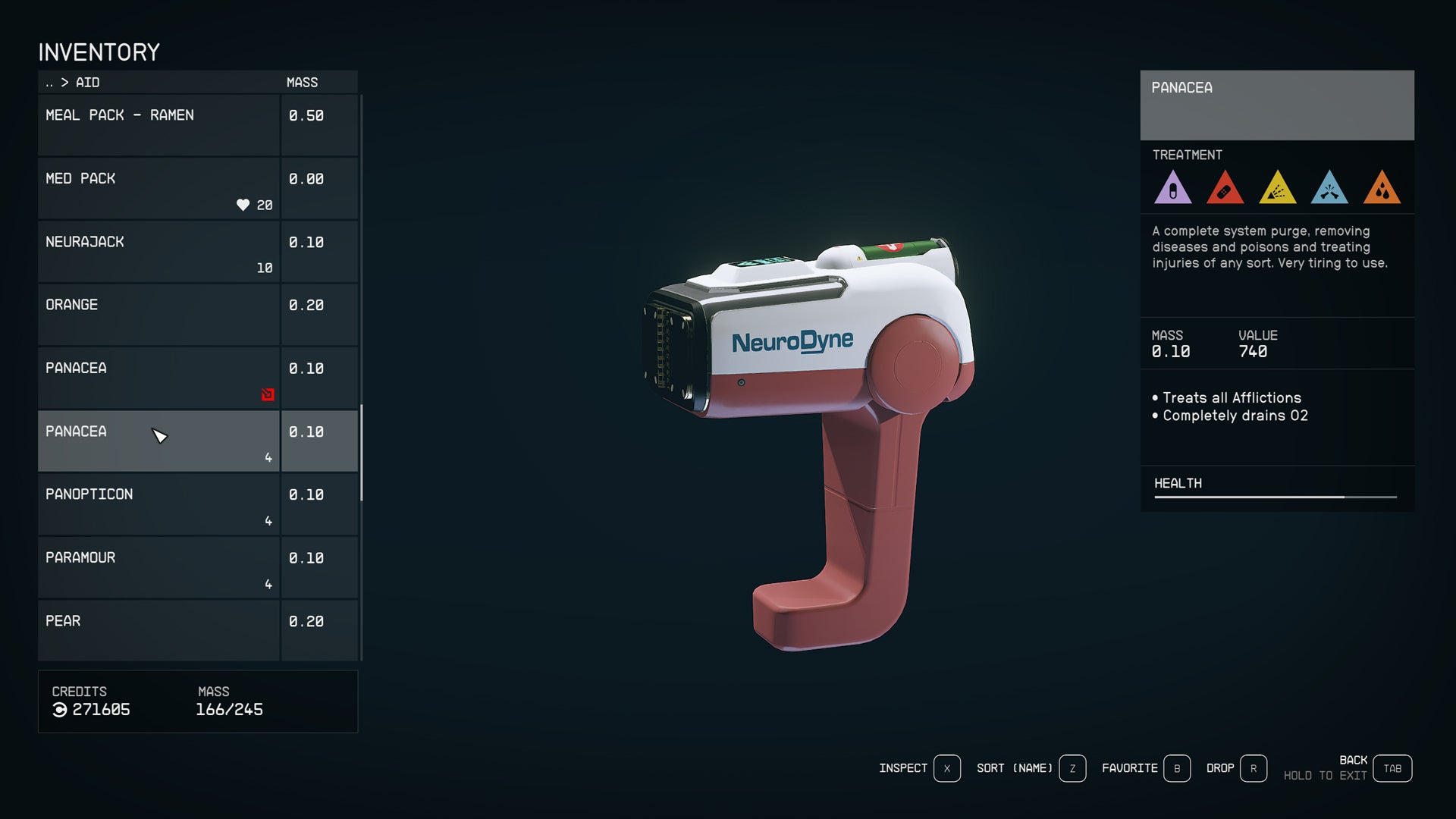The image size is (1456, 819).
Task: Click the Inspect button
Action: point(946,768)
